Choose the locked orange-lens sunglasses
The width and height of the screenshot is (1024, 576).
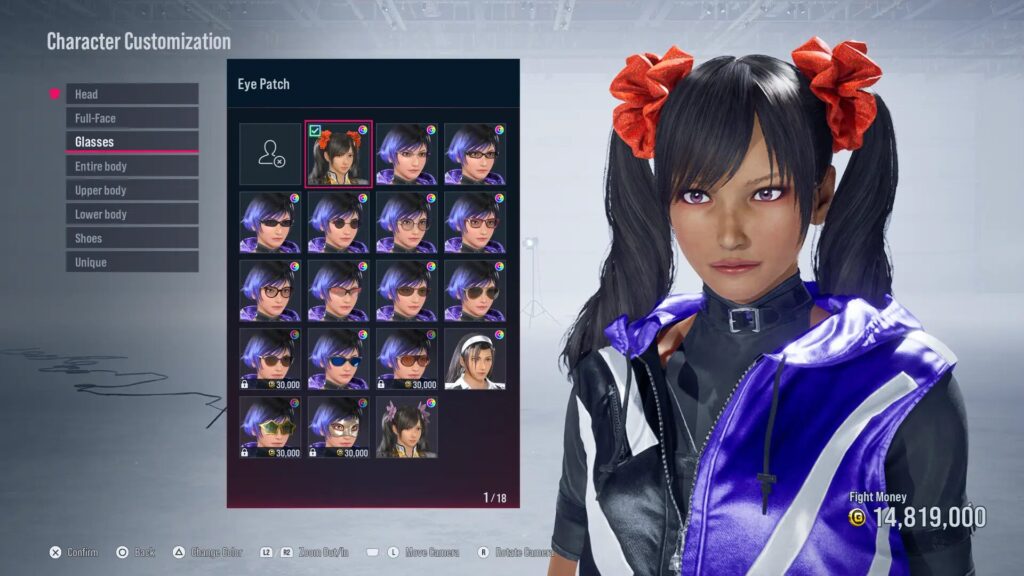(x=406, y=359)
